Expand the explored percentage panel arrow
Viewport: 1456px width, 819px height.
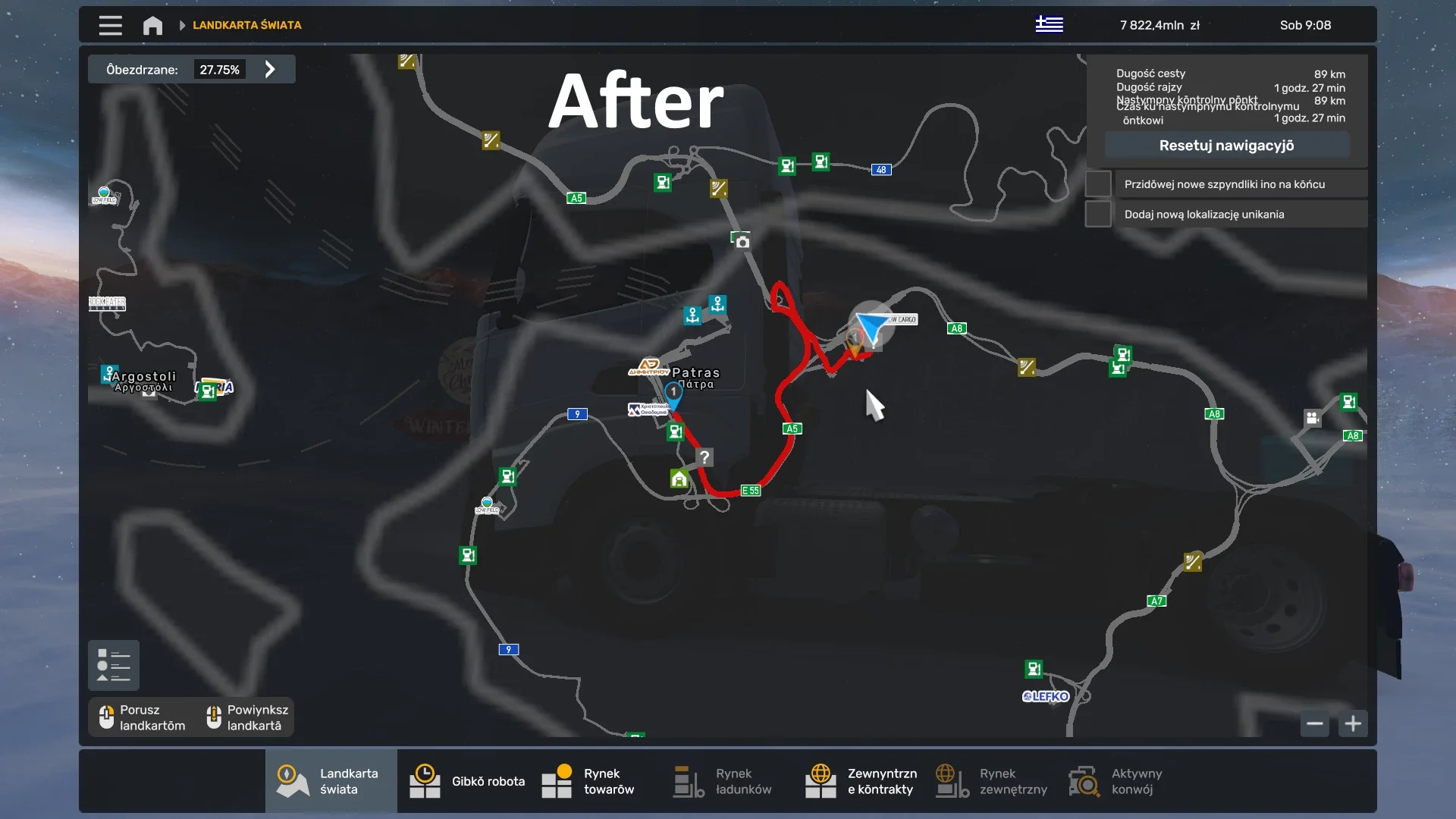[270, 69]
